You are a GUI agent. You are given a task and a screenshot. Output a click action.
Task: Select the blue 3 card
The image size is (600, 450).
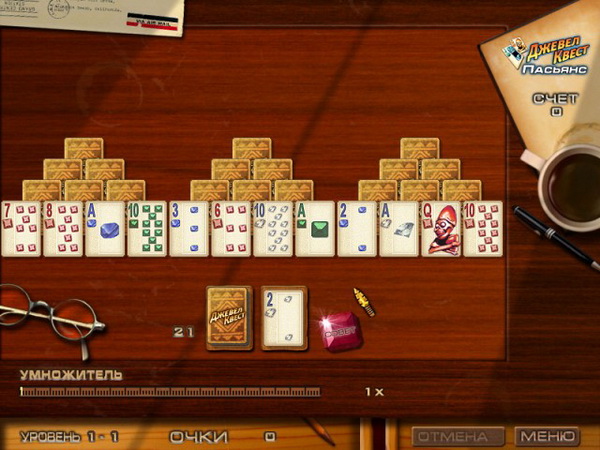point(189,228)
